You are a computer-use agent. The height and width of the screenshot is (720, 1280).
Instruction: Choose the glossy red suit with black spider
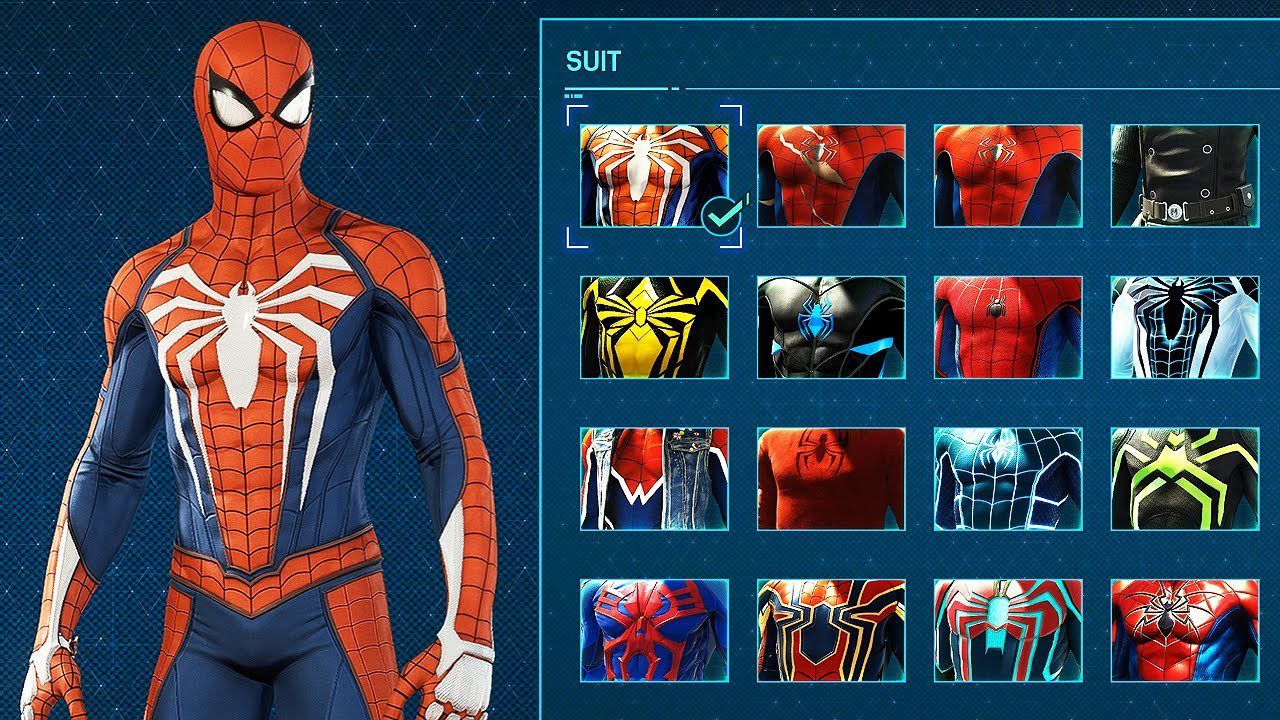[1185, 631]
